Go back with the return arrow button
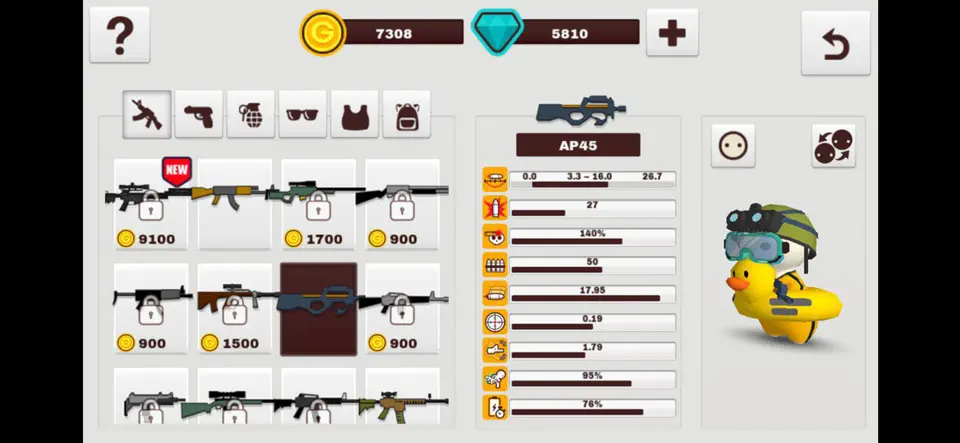Viewport: 960px width, 443px height. pos(834,42)
